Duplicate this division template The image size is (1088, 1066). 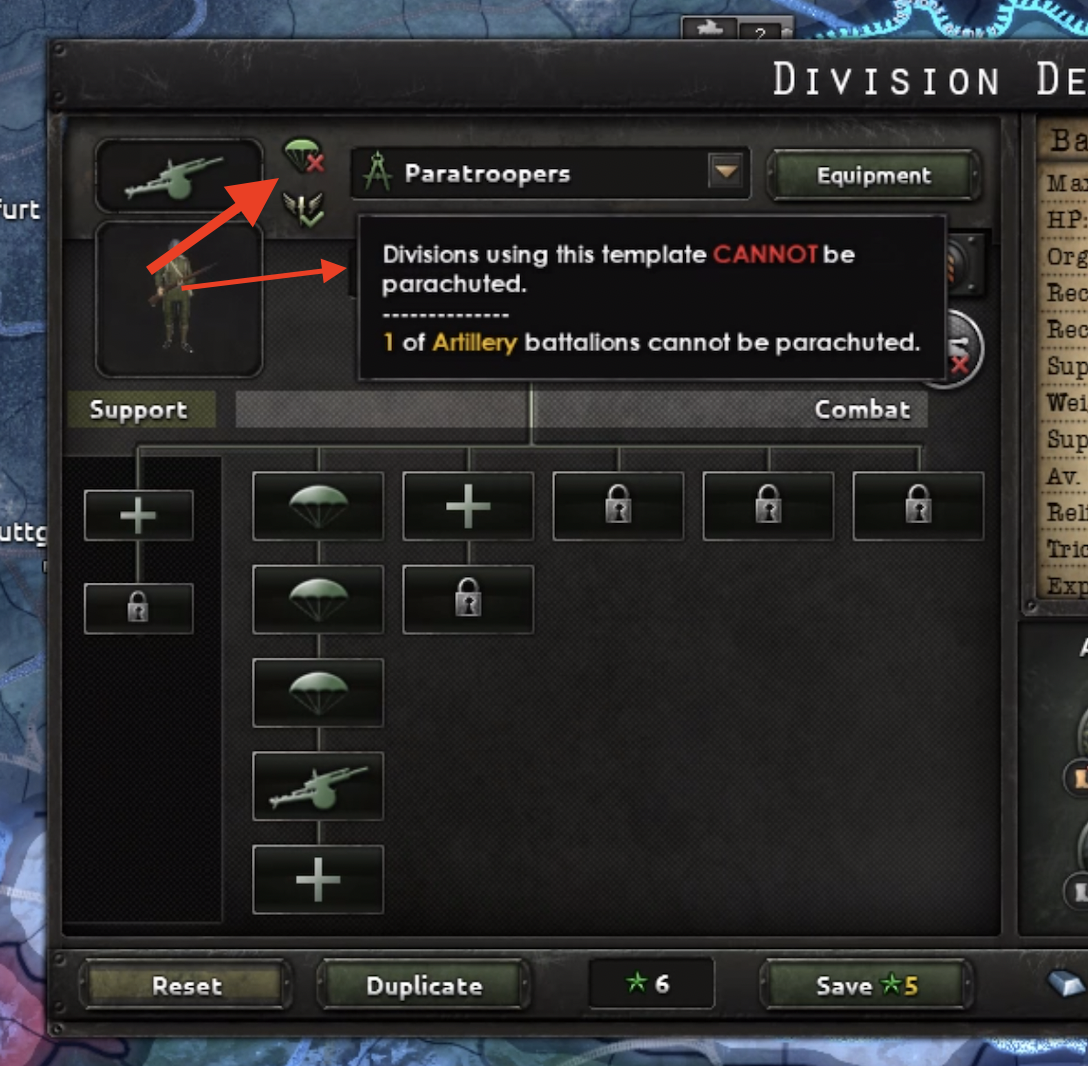424,985
